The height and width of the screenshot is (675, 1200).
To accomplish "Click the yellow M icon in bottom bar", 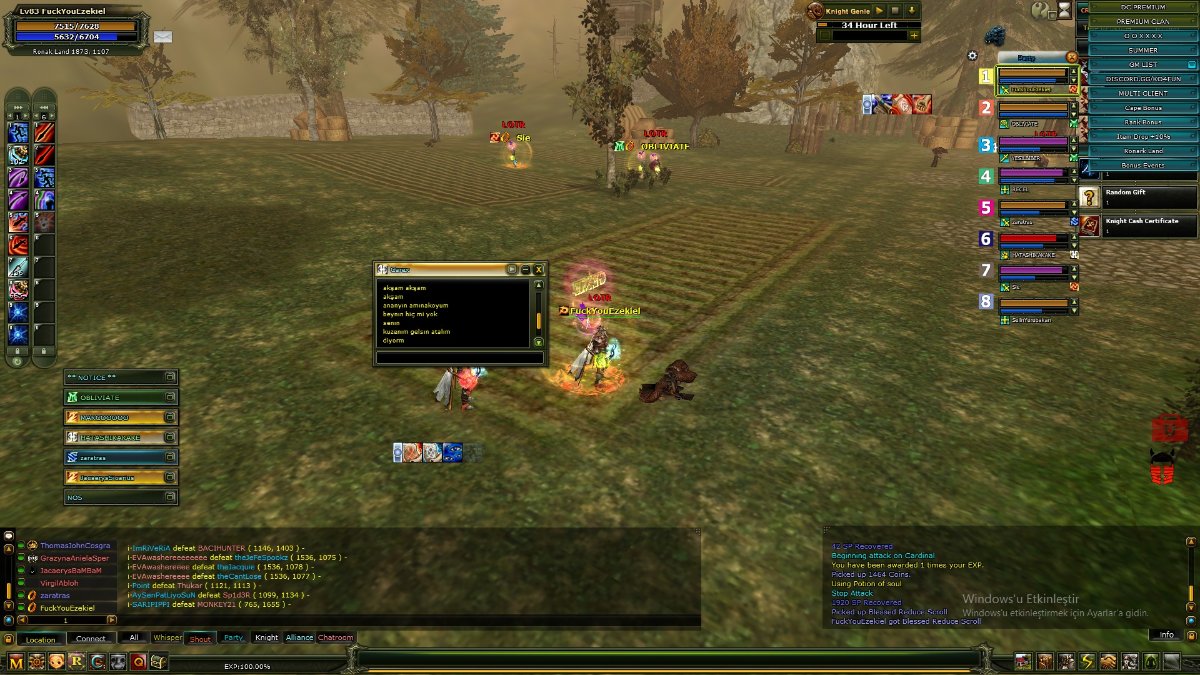I will (16, 661).
